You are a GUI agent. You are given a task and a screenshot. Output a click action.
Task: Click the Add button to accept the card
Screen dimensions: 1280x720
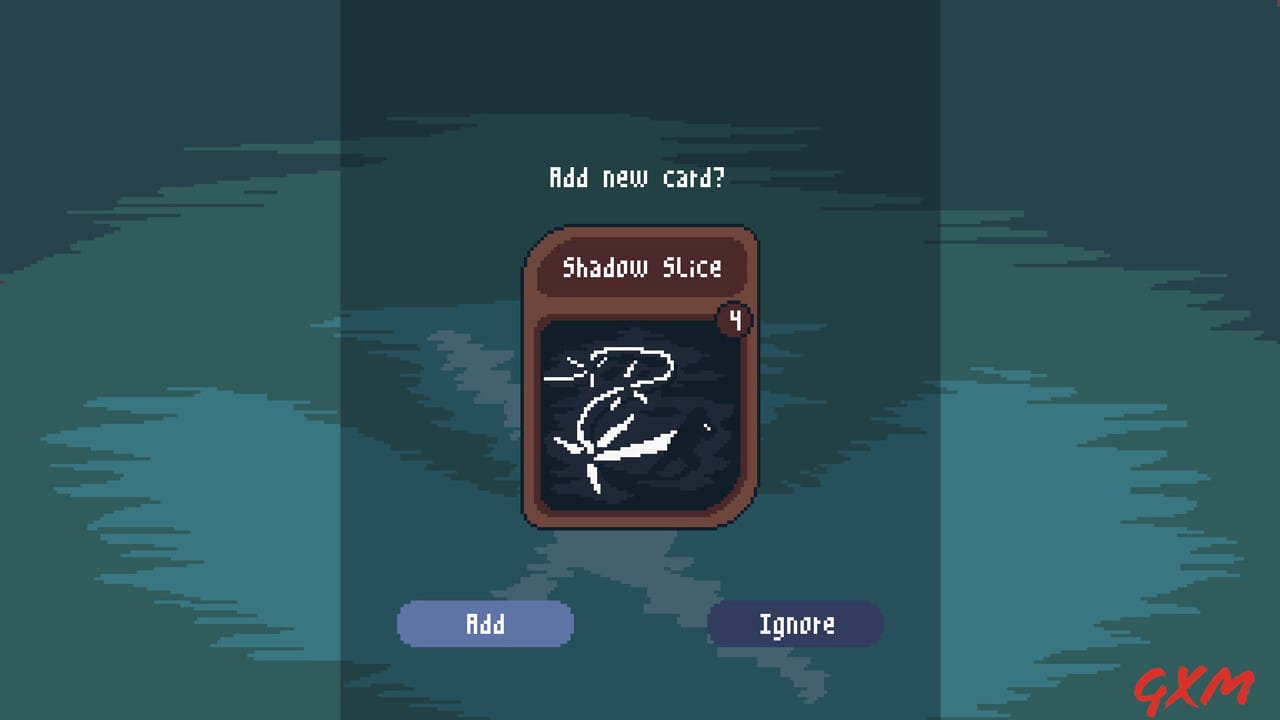click(x=485, y=623)
